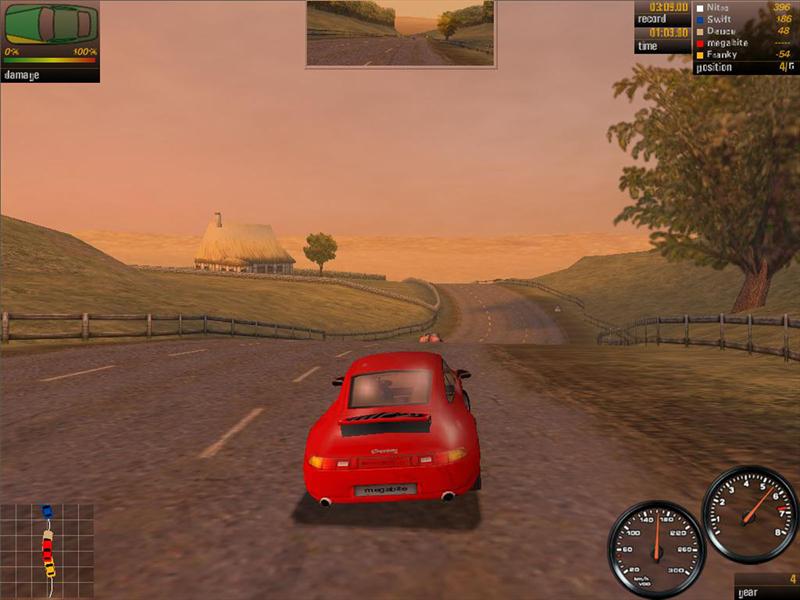Select megabite row in the standings list
The height and width of the screenshot is (600, 800).
pyautogui.click(x=729, y=43)
